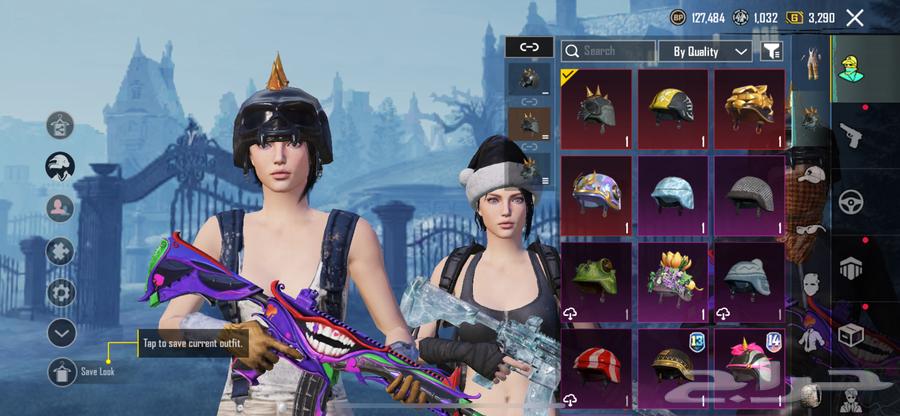Close the inventory screen
This screenshot has width=900, height=416.
[x=854, y=17]
